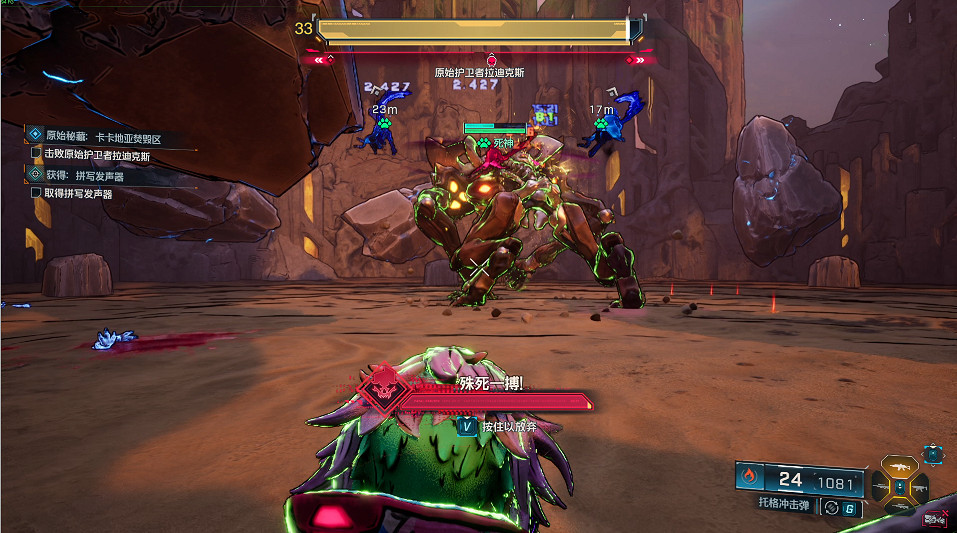
Task: Click the fire element icon beside ammo
Action: click(x=749, y=479)
